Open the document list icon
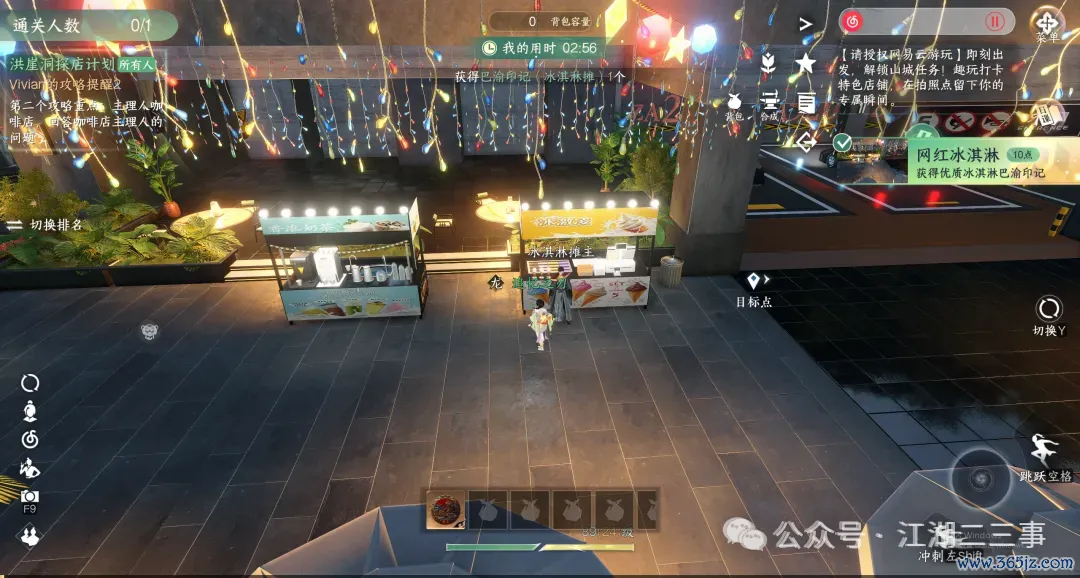Image resolution: width=1080 pixels, height=578 pixels. (x=805, y=102)
